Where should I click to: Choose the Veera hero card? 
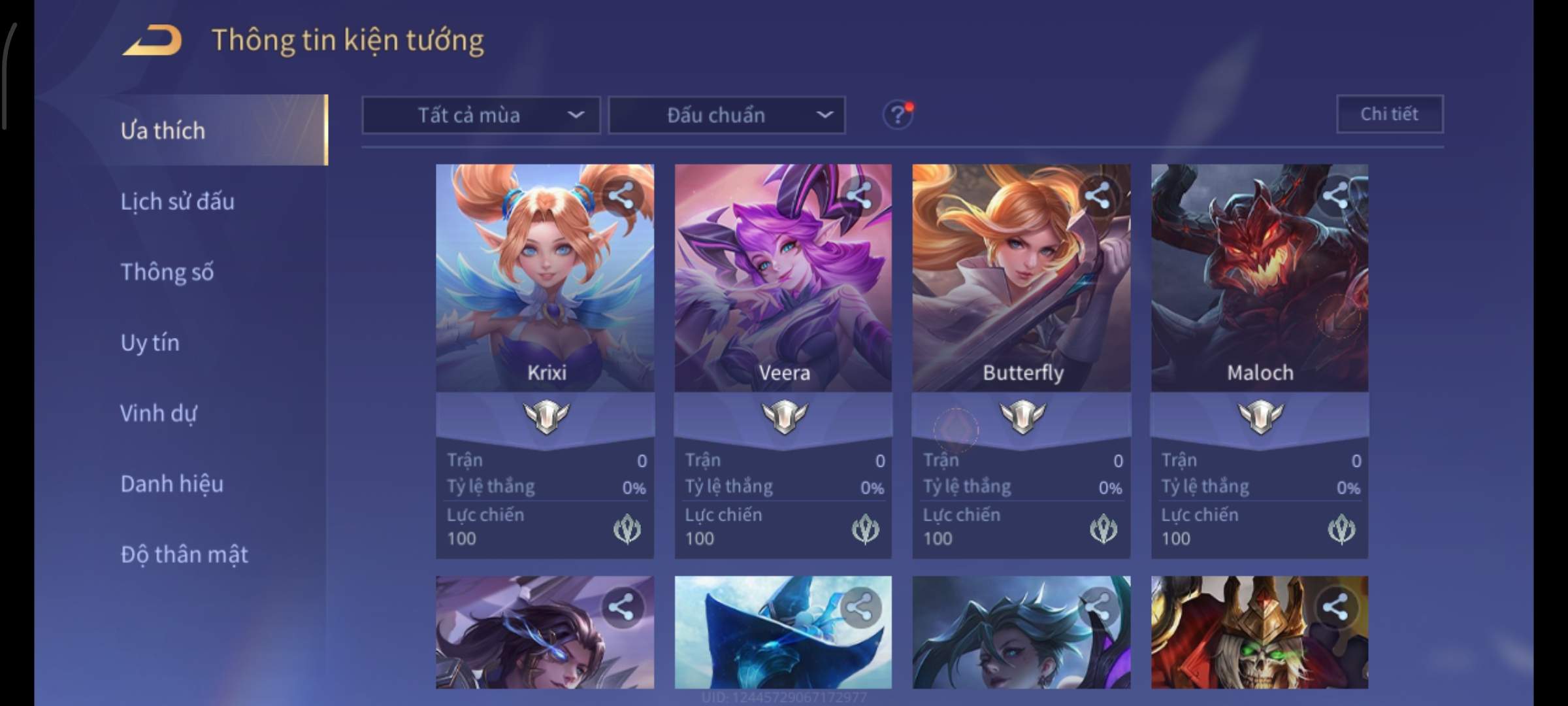pyautogui.click(x=783, y=294)
